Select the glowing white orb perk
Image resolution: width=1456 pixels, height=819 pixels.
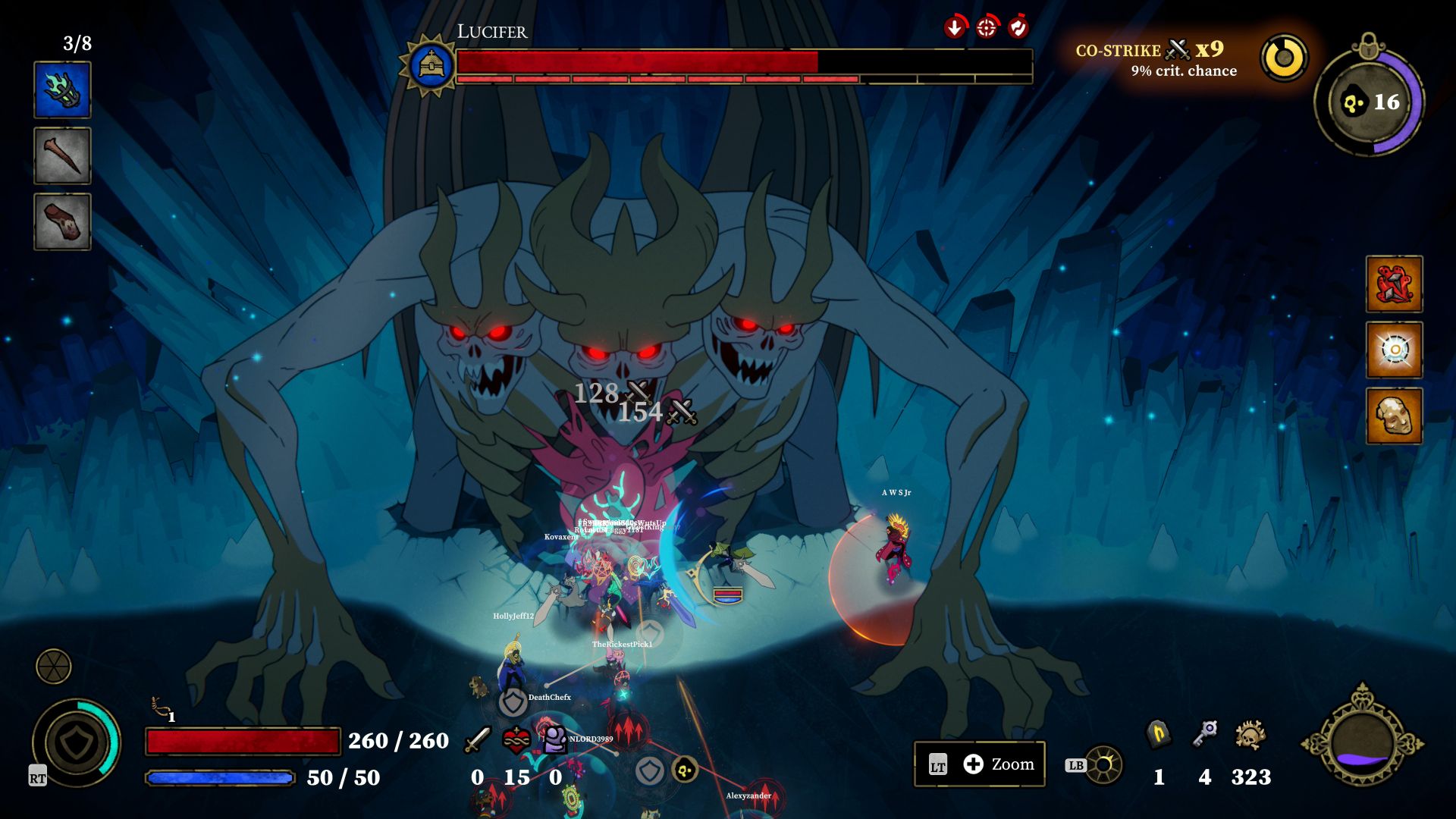[1394, 350]
